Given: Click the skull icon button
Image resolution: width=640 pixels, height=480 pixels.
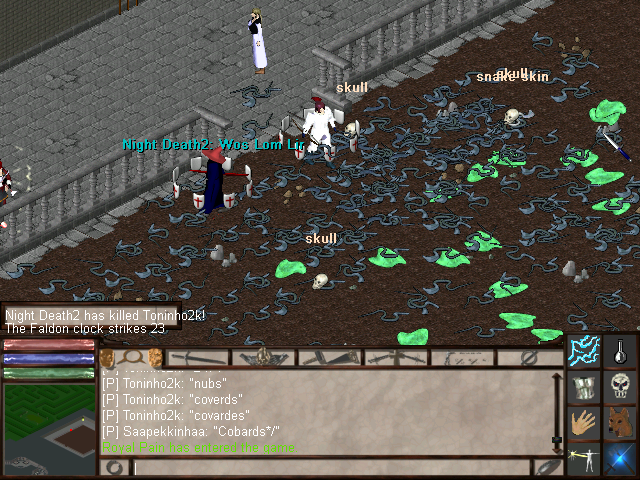Looking at the screenshot, I should (620, 386).
